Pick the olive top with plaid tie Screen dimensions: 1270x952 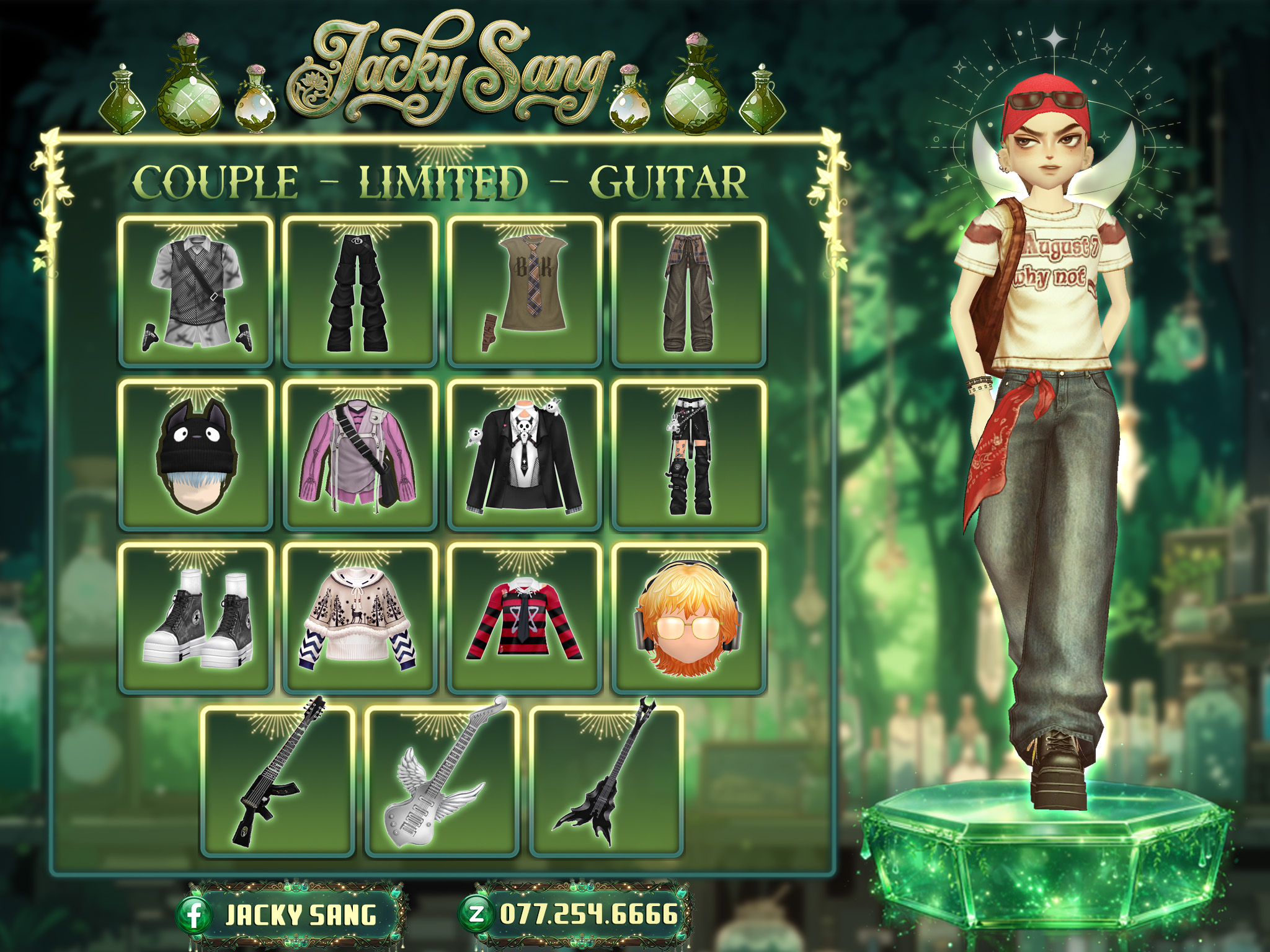pos(525,292)
